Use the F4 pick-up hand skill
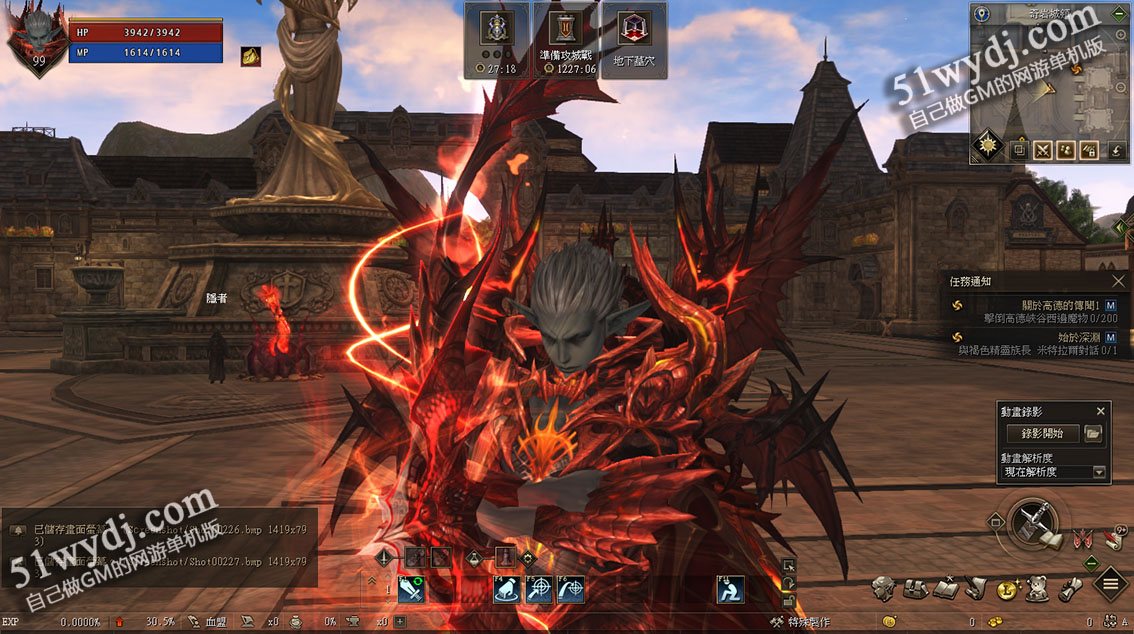Image resolution: width=1134 pixels, height=634 pixels. coord(507,590)
